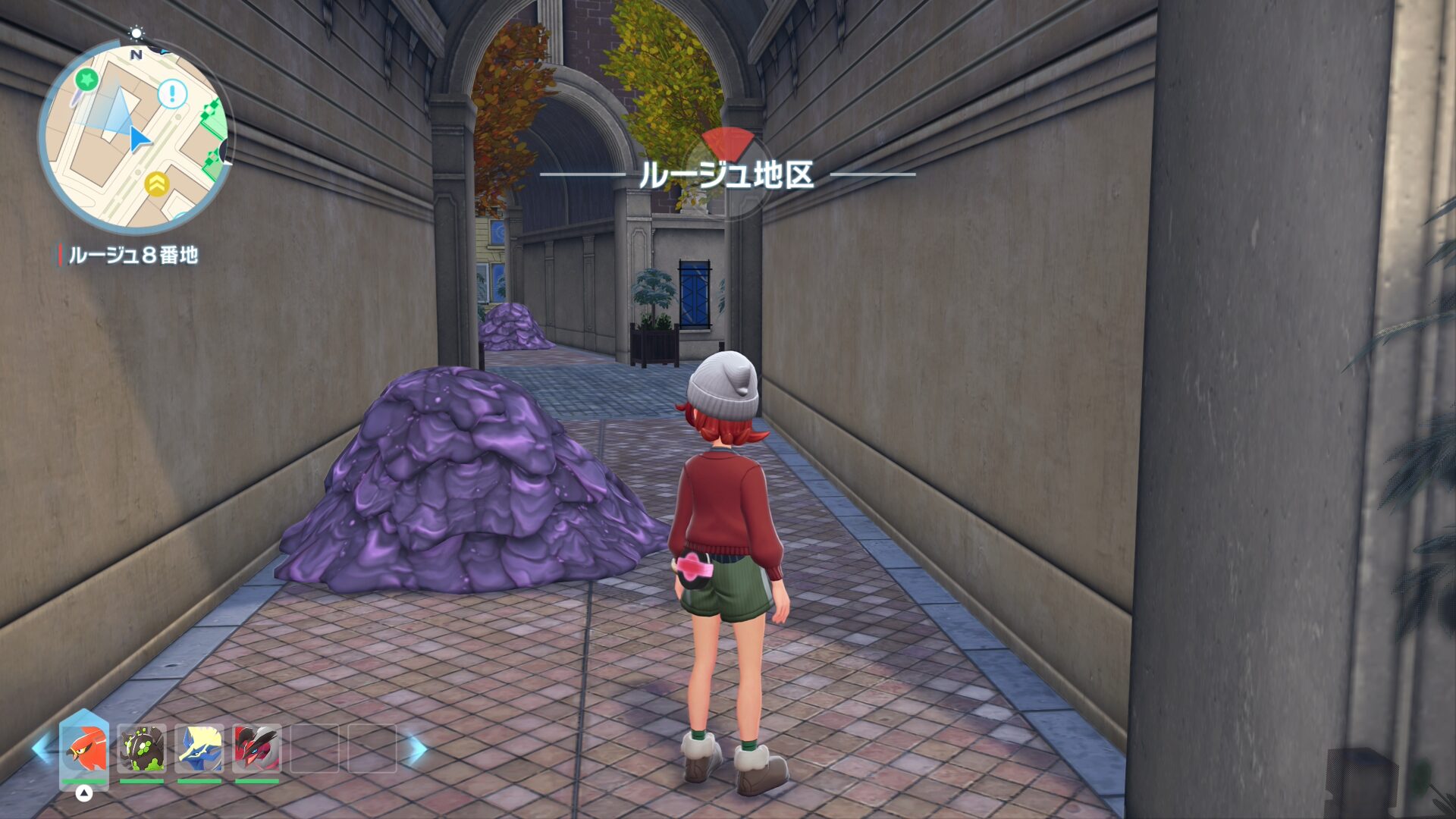Viewport: 1456px width, 819px height.
Task: Choose the Zygarde party slot
Action: 142,748
